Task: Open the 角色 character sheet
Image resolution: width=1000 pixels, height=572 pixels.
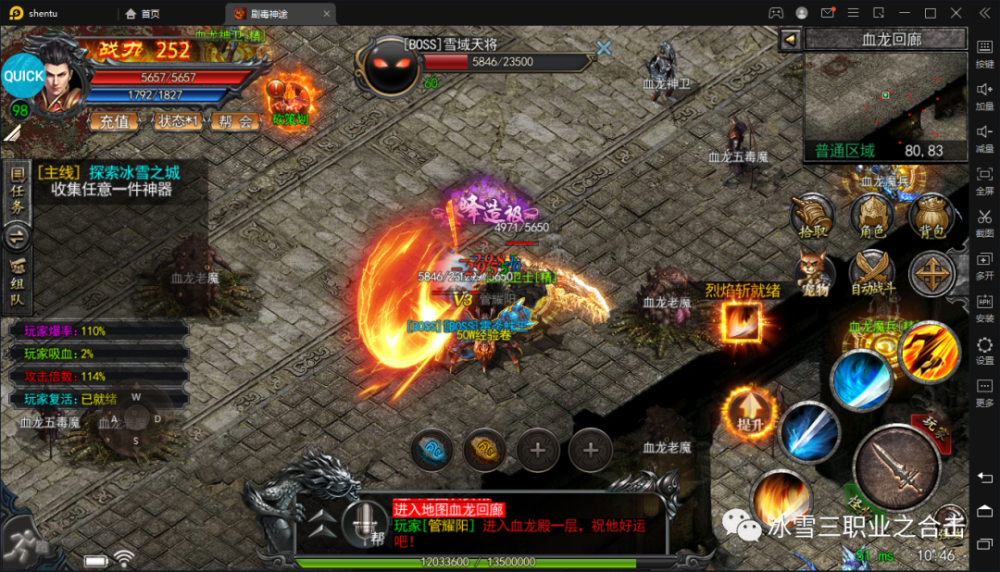Action: (x=872, y=215)
